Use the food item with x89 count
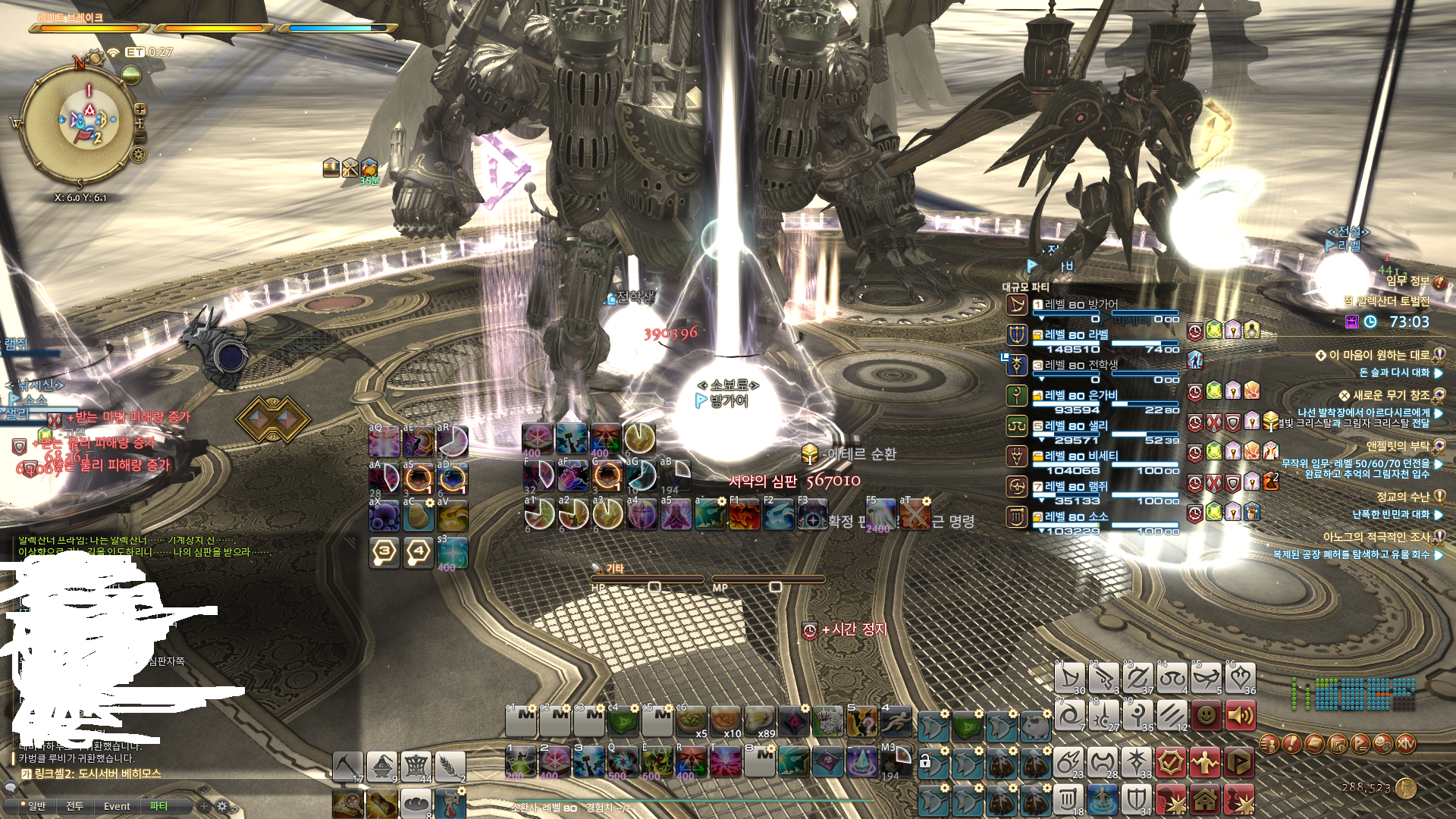 point(760,722)
